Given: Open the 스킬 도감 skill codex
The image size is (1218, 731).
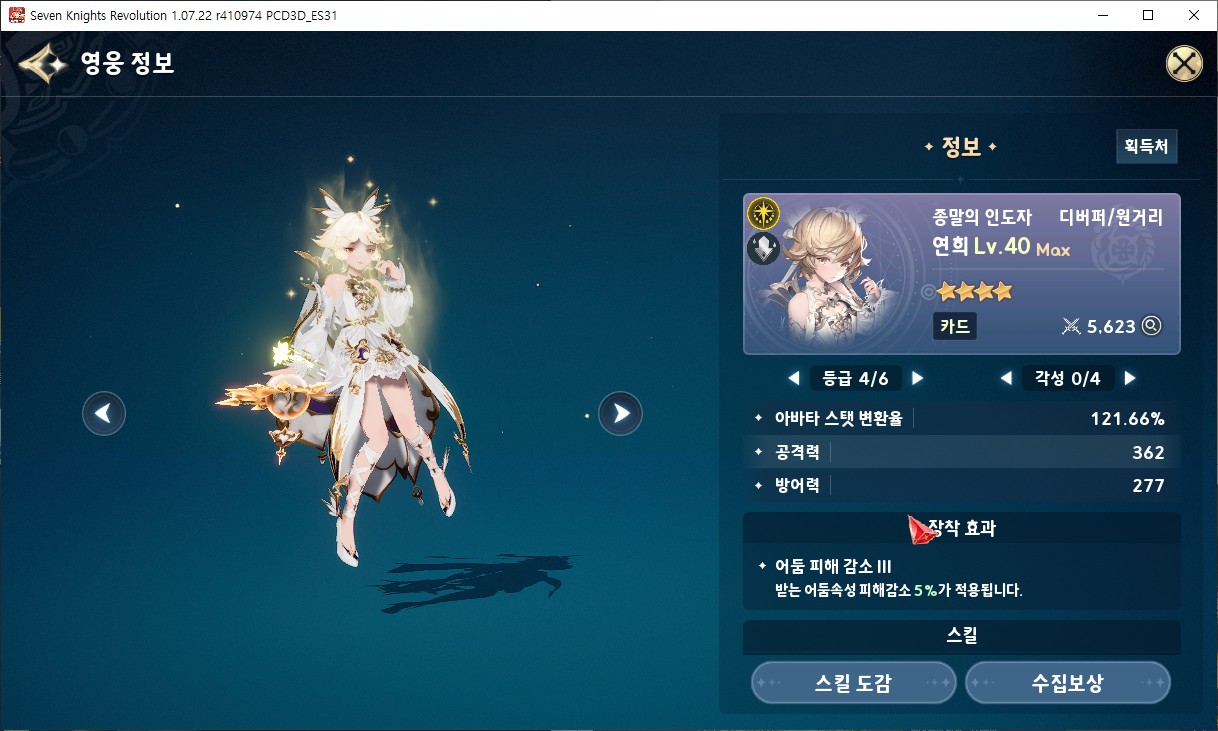Looking at the screenshot, I should (x=853, y=683).
